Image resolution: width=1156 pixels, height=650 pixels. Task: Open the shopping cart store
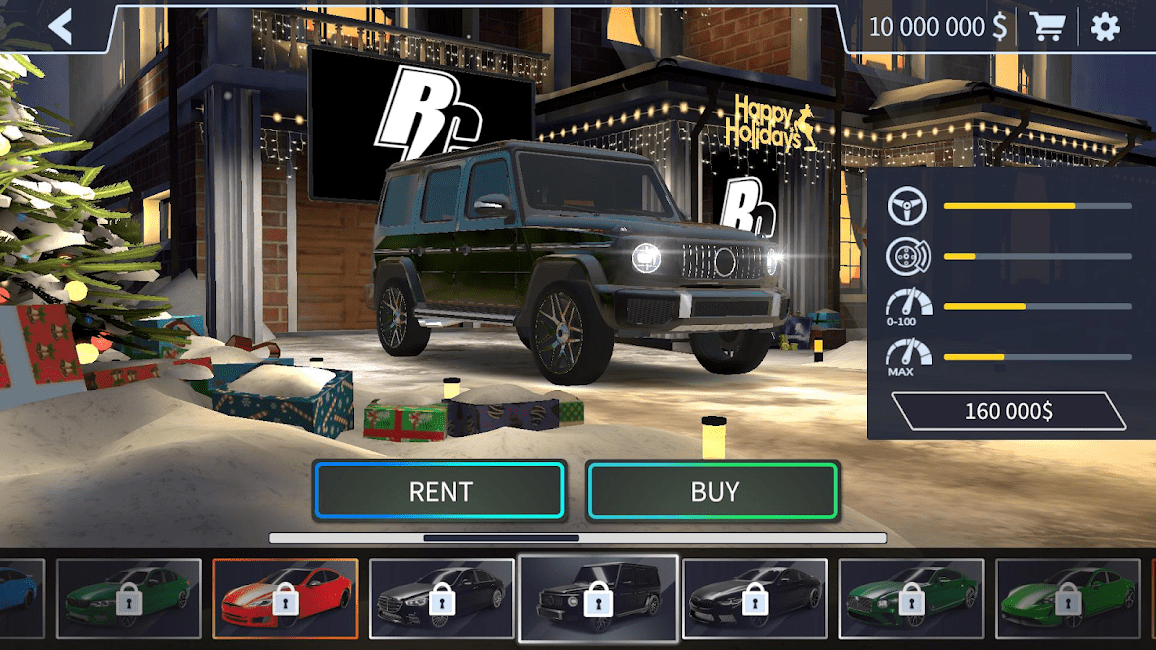pos(1047,27)
